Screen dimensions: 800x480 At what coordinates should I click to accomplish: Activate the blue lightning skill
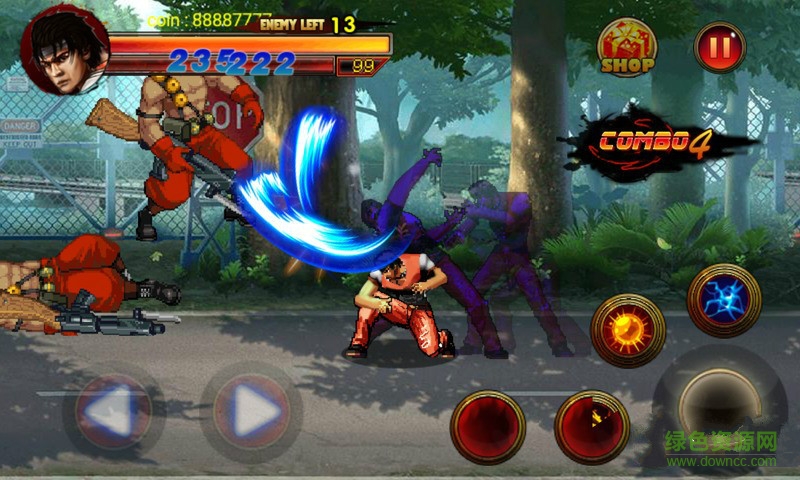[724, 300]
